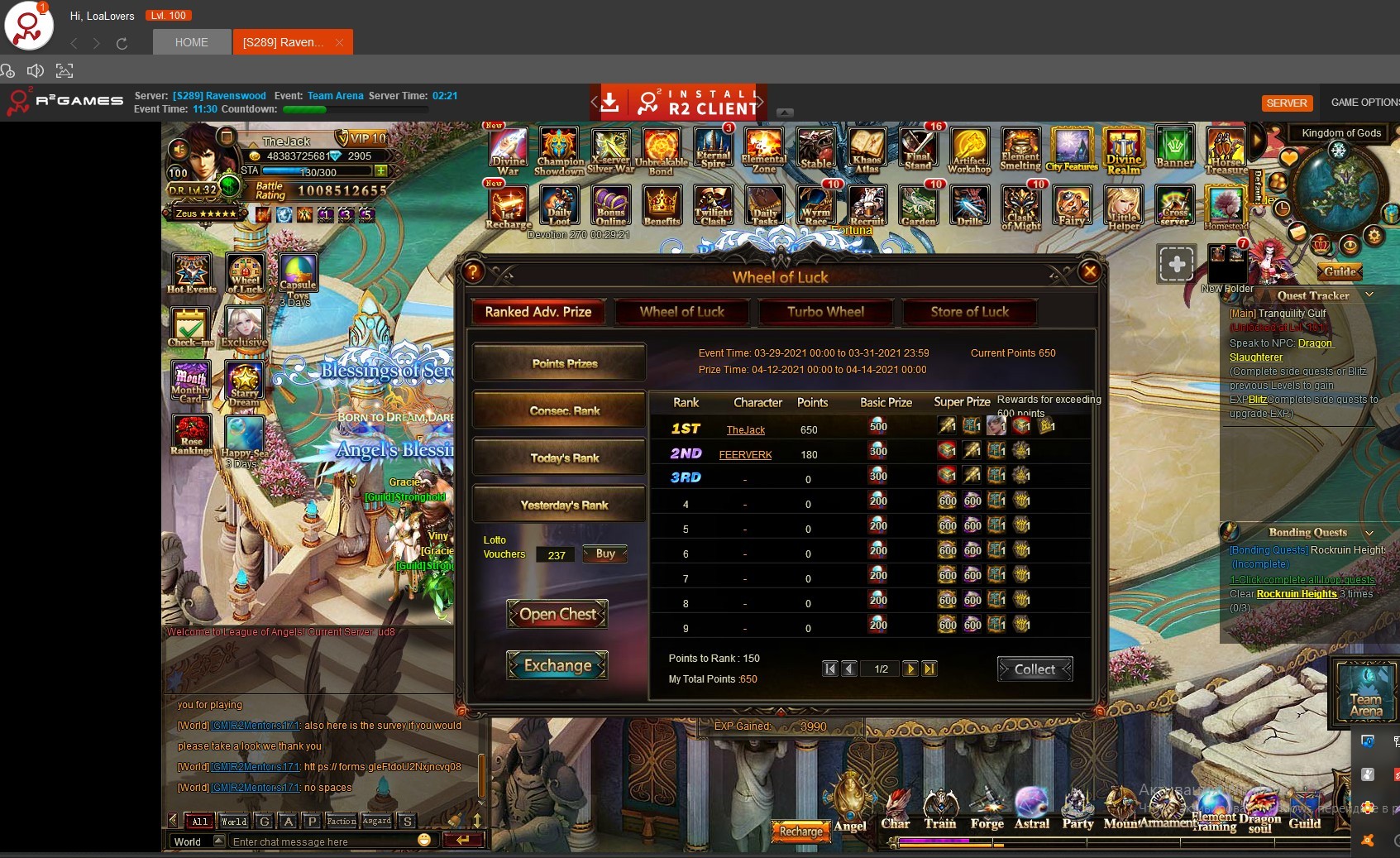Close the Wheel of Luck window
This screenshot has height=858, width=1400.
tap(1090, 271)
